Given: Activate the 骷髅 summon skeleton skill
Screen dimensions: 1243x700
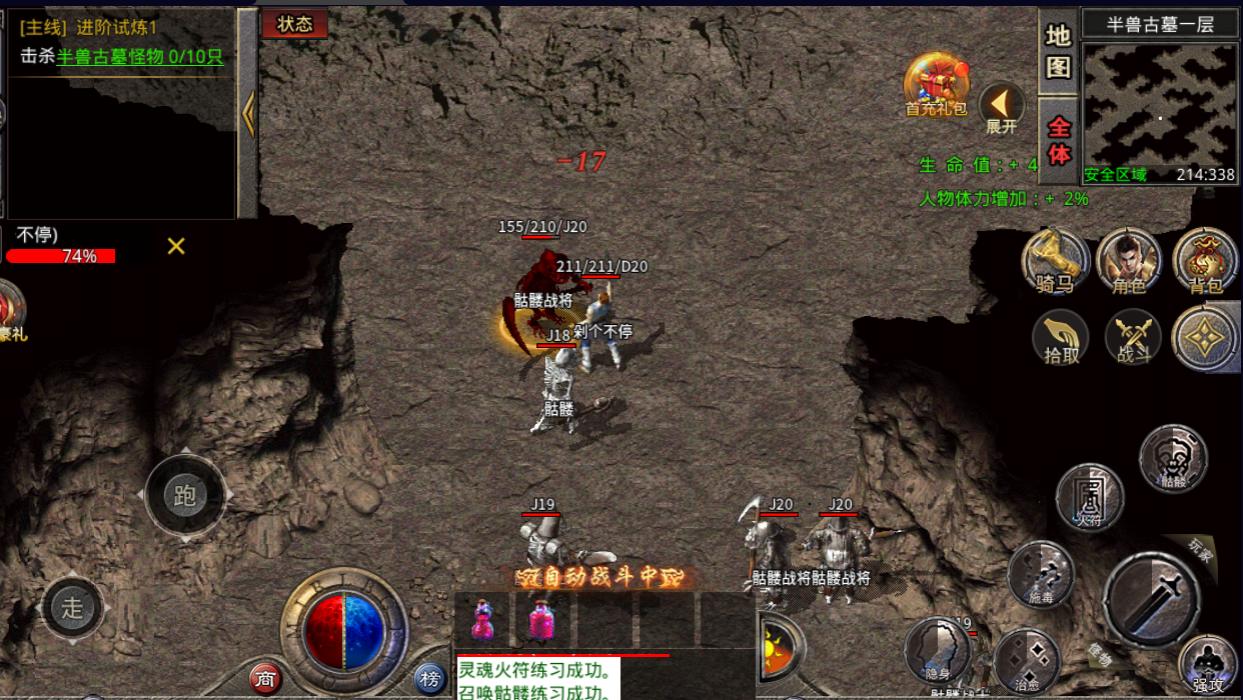Looking at the screenshot, I should pyautogui.click(x=1173, y=458).
